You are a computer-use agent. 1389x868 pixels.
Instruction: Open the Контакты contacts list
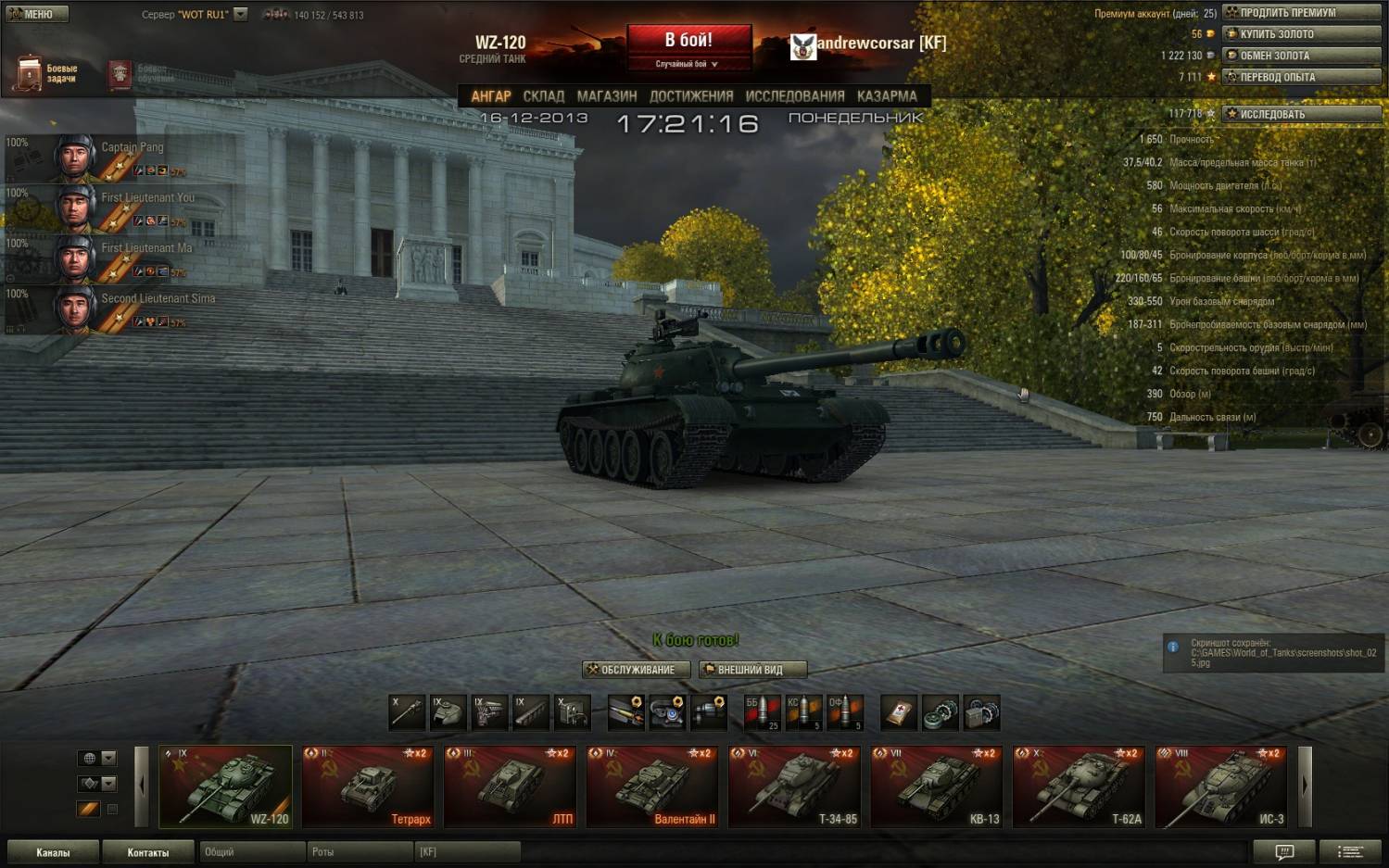point(148,852)
